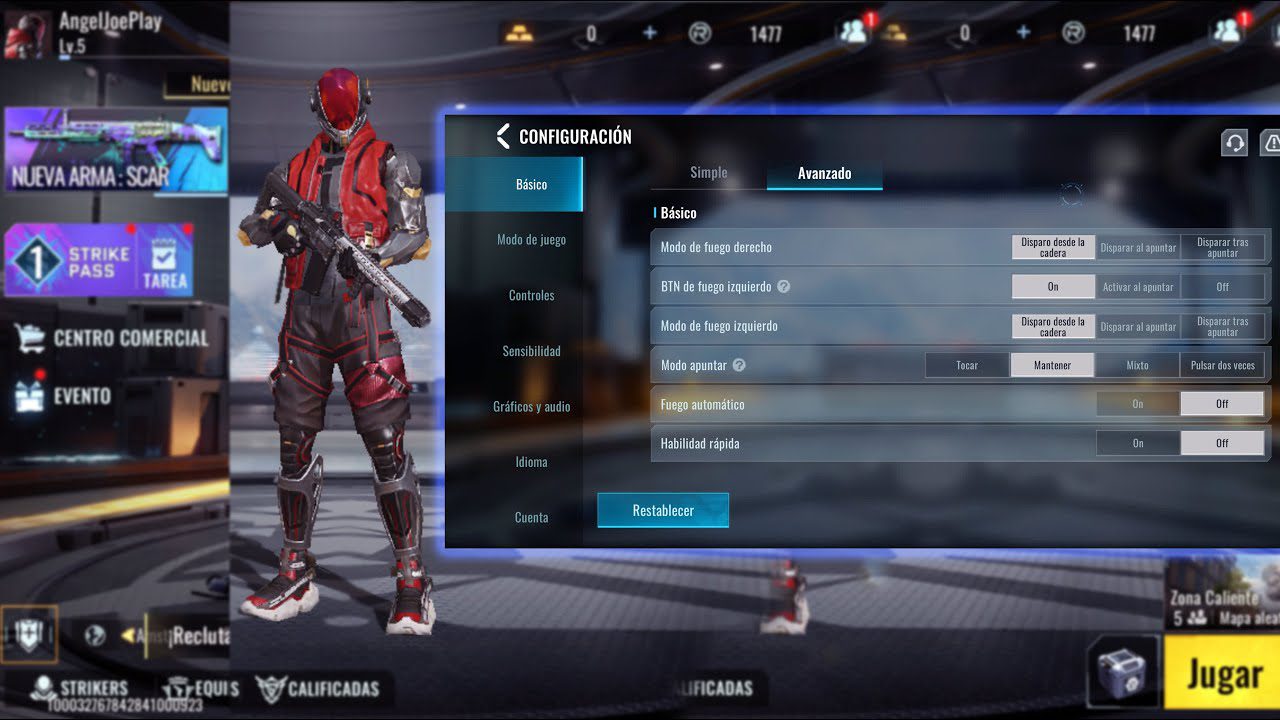
Task: Click the Restablecer reset button
Action: (x=662, y=510)
